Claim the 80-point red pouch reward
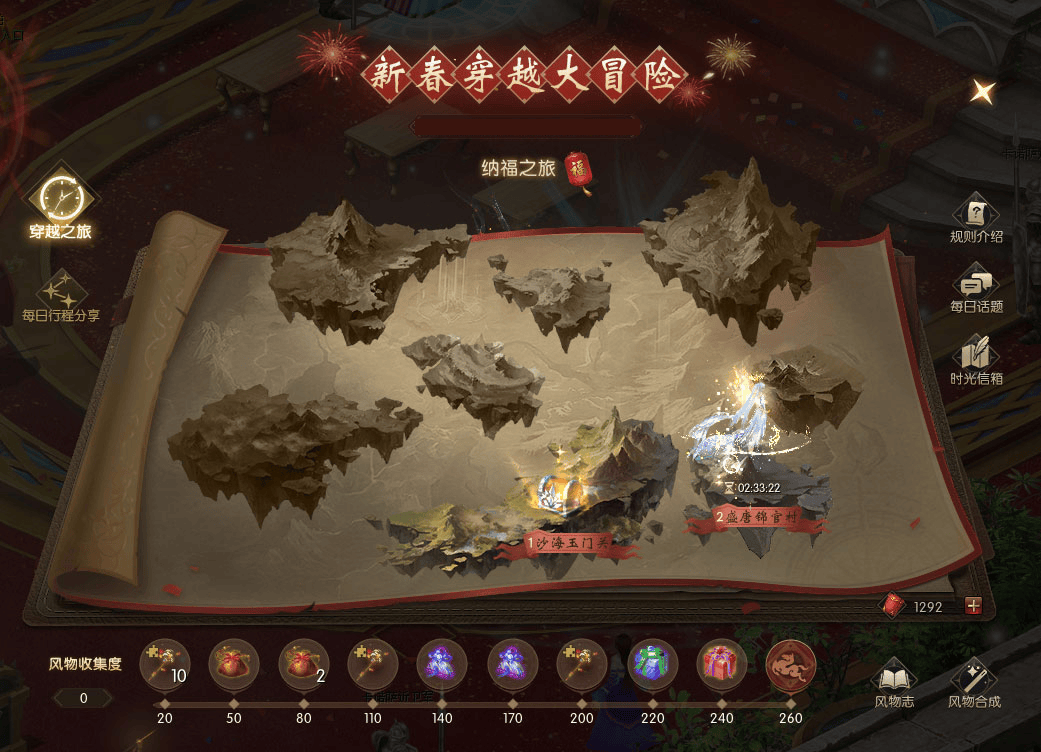Image resolution: width=1041 pixels, height=752 pixels. coord(303,663)
